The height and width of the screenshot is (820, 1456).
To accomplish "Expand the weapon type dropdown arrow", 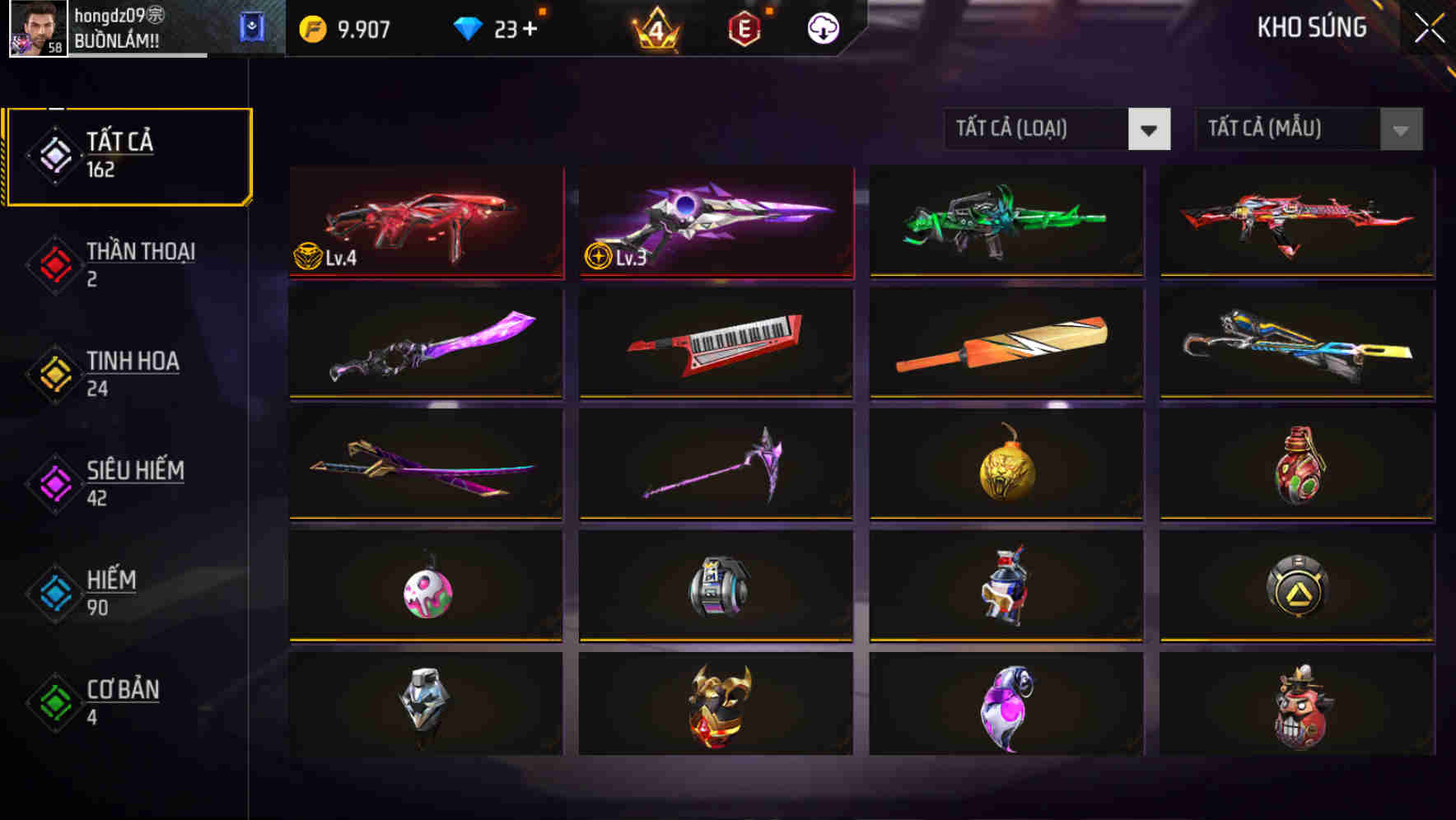I will coord(1150,129).
